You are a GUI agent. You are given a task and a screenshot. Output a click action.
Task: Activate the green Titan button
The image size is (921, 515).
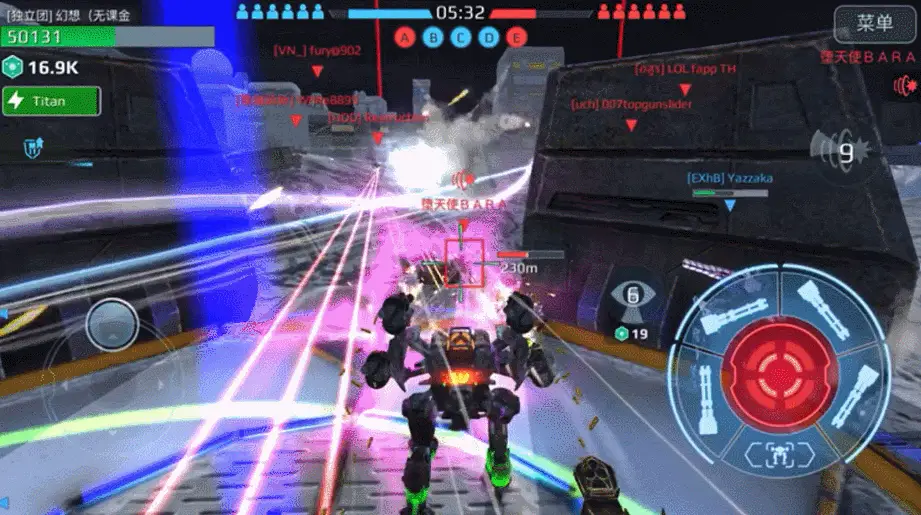[x=51, y=101]
